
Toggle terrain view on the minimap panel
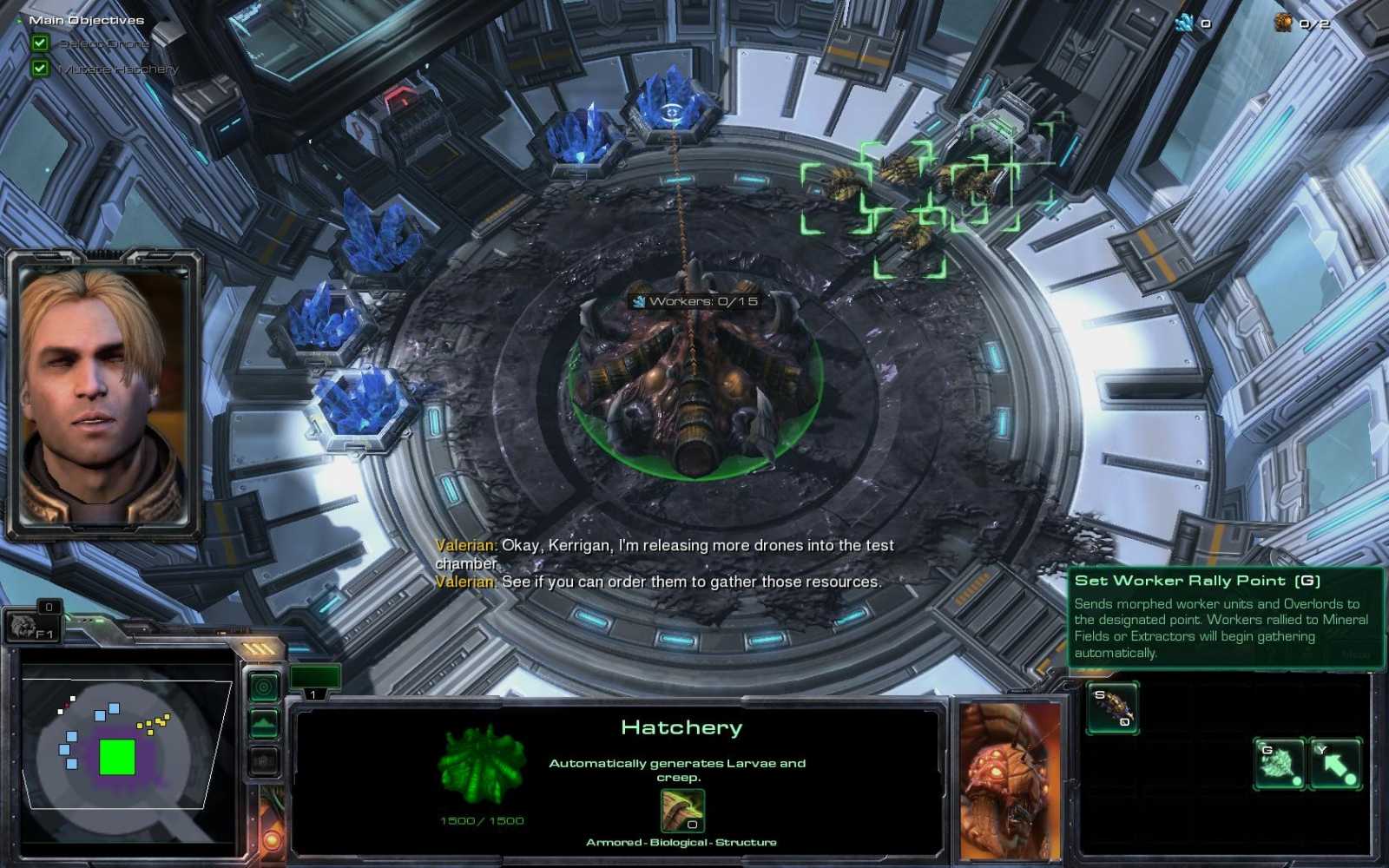pyautogui.click(x=262, y=720)
